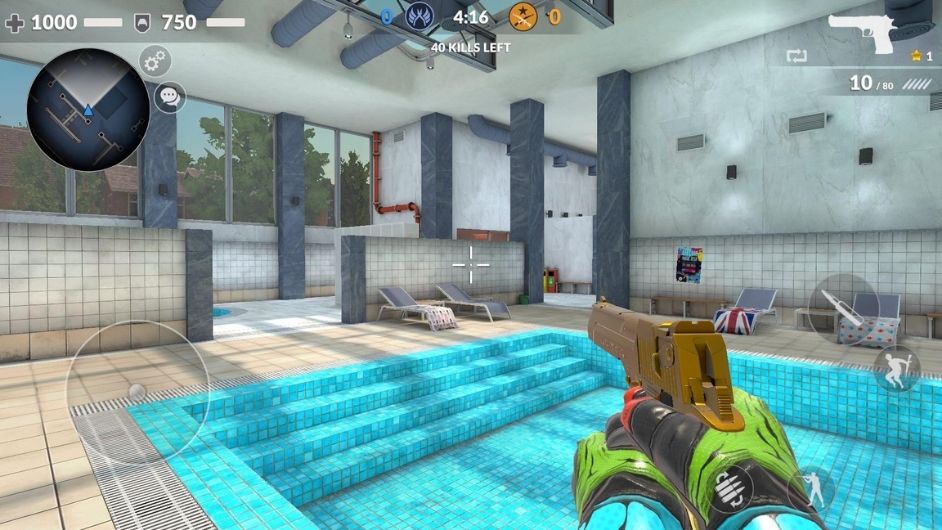Tap the jump action button
942x530 pixels.
click(x=896, y=369)
